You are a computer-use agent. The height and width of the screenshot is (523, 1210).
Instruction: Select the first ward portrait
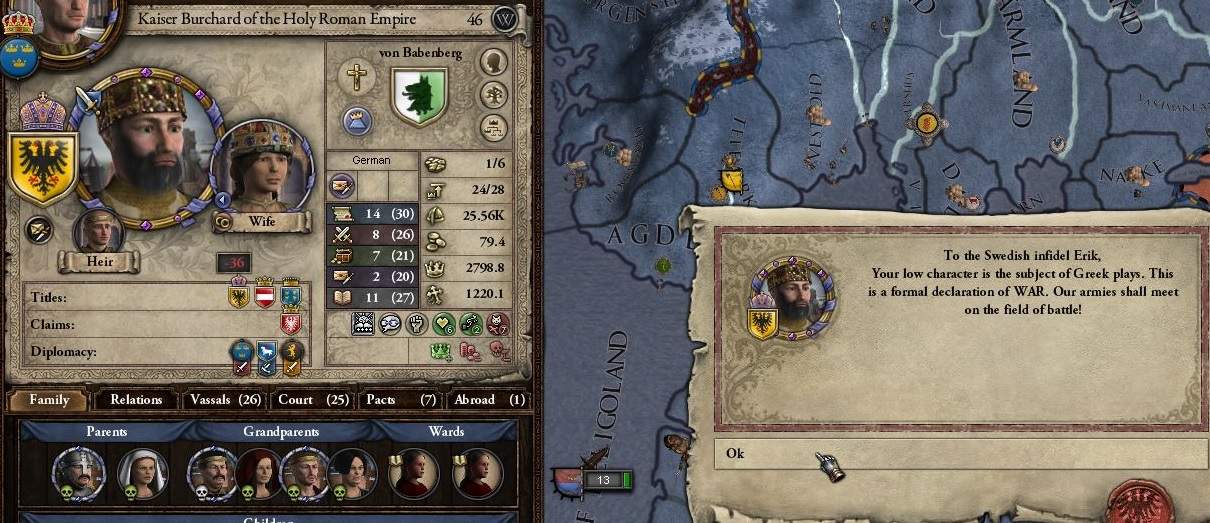click(413, 472)
